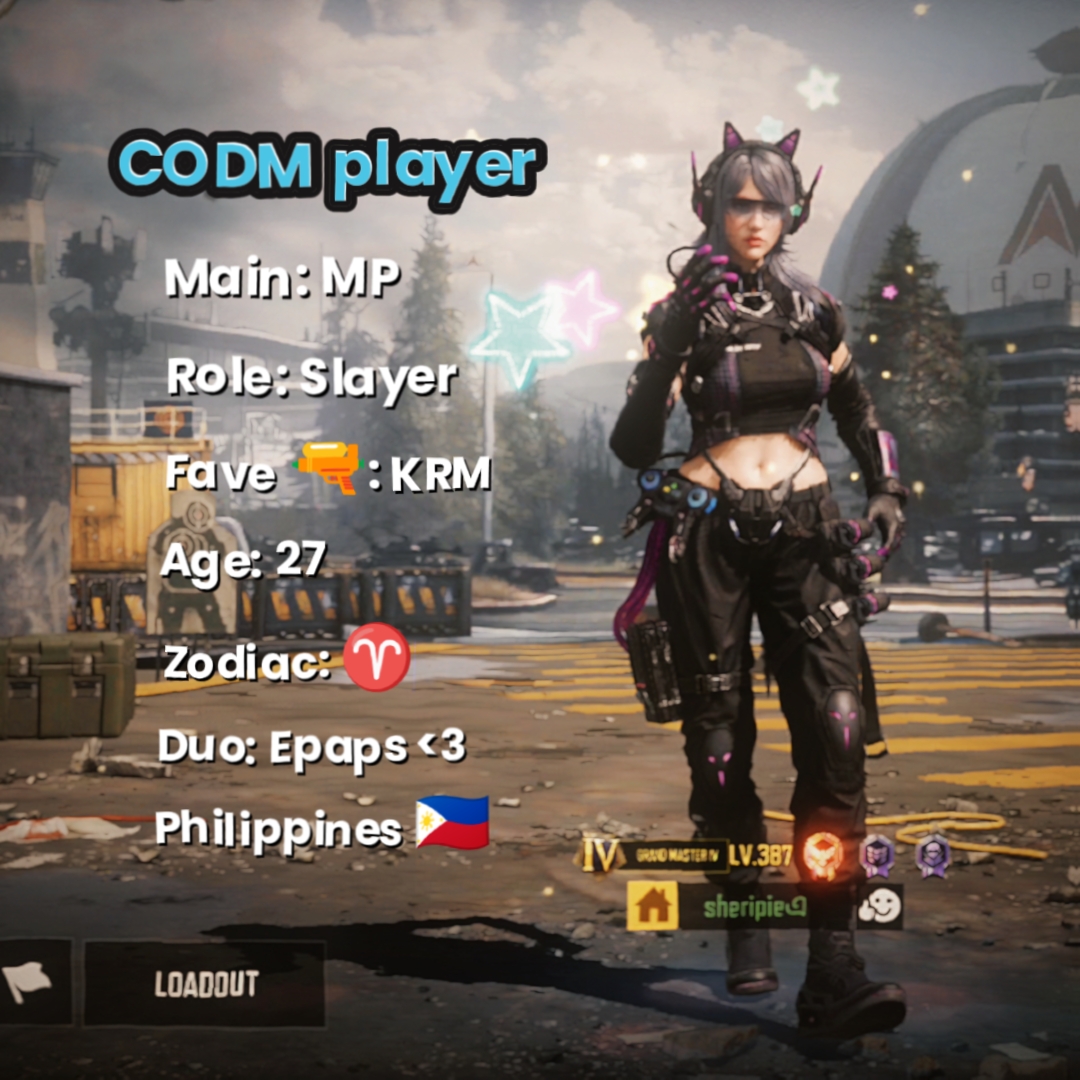Open the Grand Master IV rank badge
The image size is (1080, 1080).
point(657,856)
